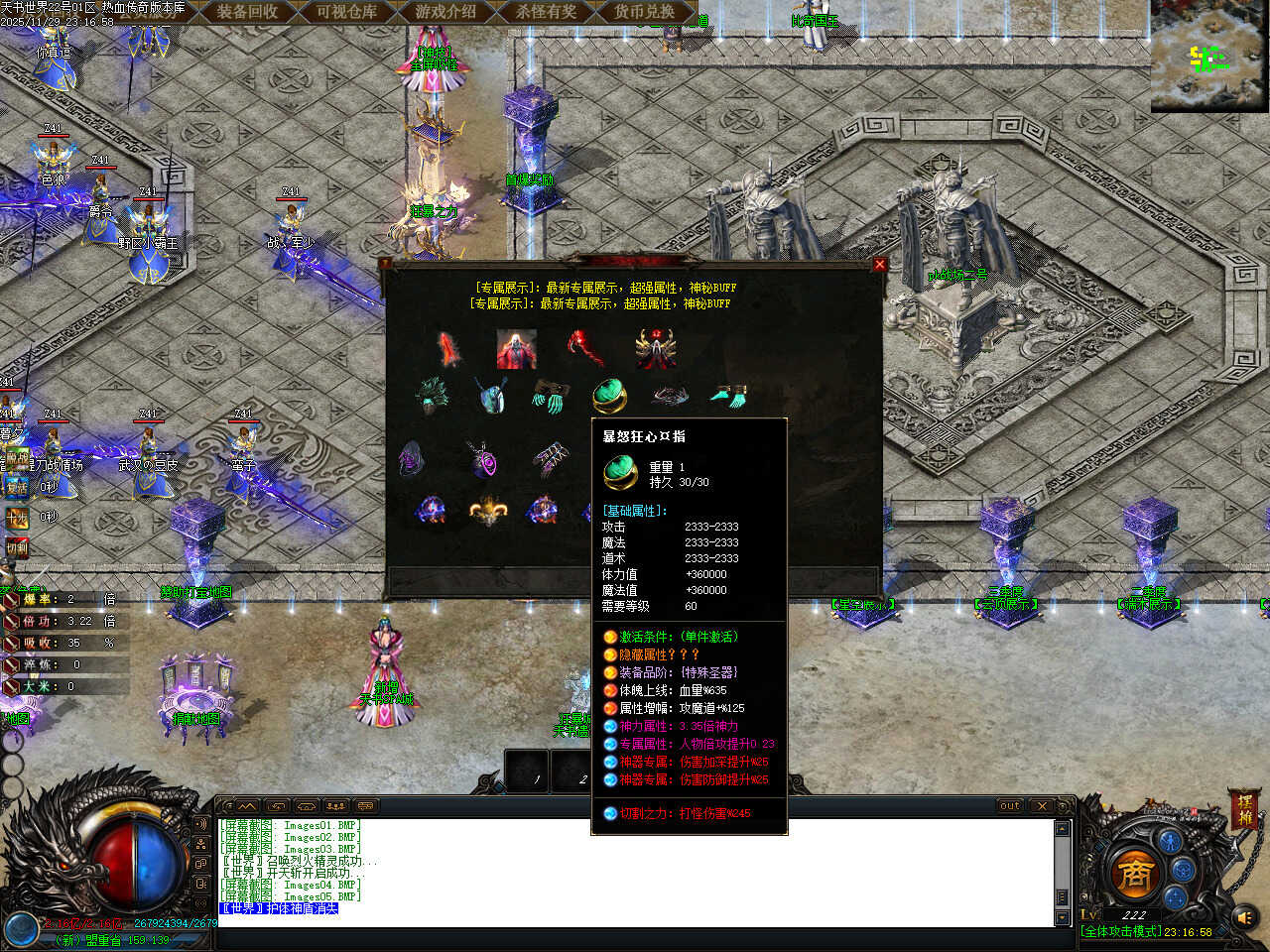Select the green gem gold ring item
The height and width of the screenshot is (952, 1270).
609,397
